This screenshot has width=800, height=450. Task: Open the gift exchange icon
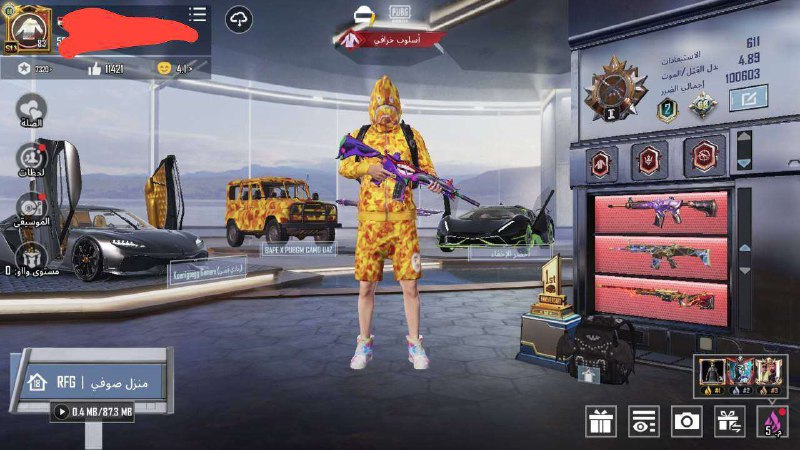click(729, 421)
